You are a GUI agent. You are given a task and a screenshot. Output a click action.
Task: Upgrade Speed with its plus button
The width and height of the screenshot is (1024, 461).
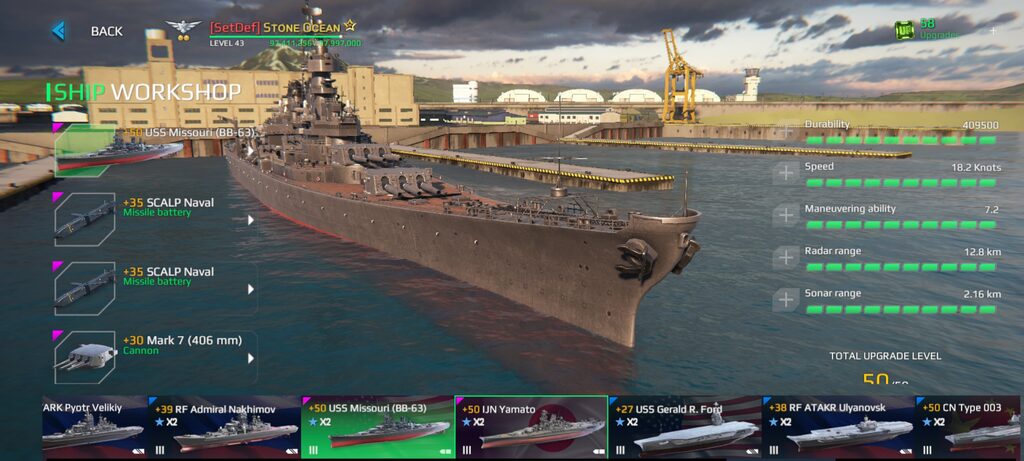point(786,173)
